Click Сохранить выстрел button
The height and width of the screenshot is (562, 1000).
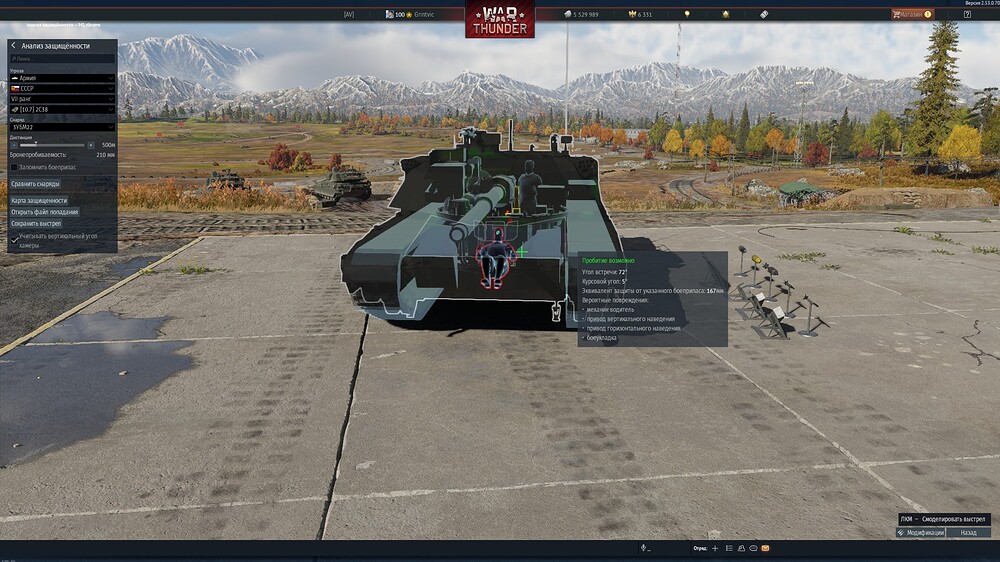(x=36, y=223)
